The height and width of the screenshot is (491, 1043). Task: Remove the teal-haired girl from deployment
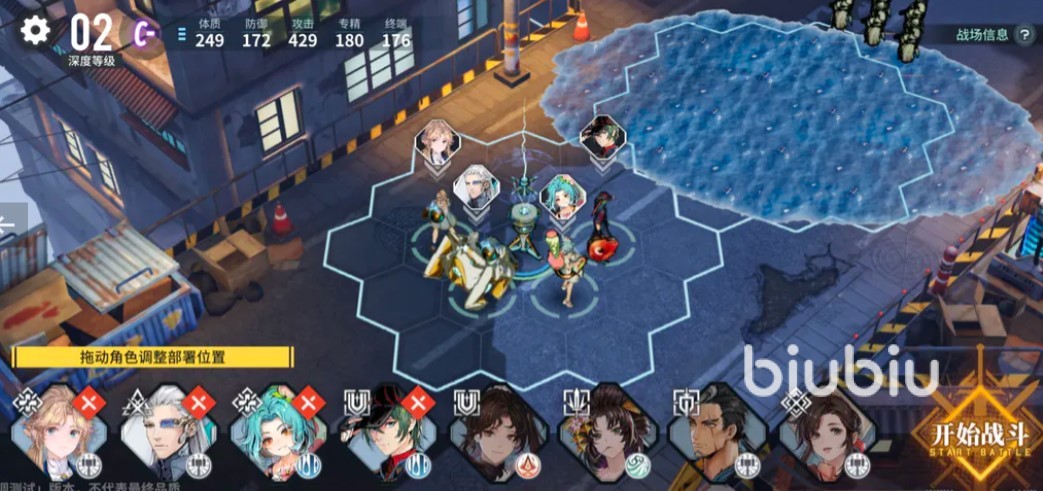coord(310,401)
